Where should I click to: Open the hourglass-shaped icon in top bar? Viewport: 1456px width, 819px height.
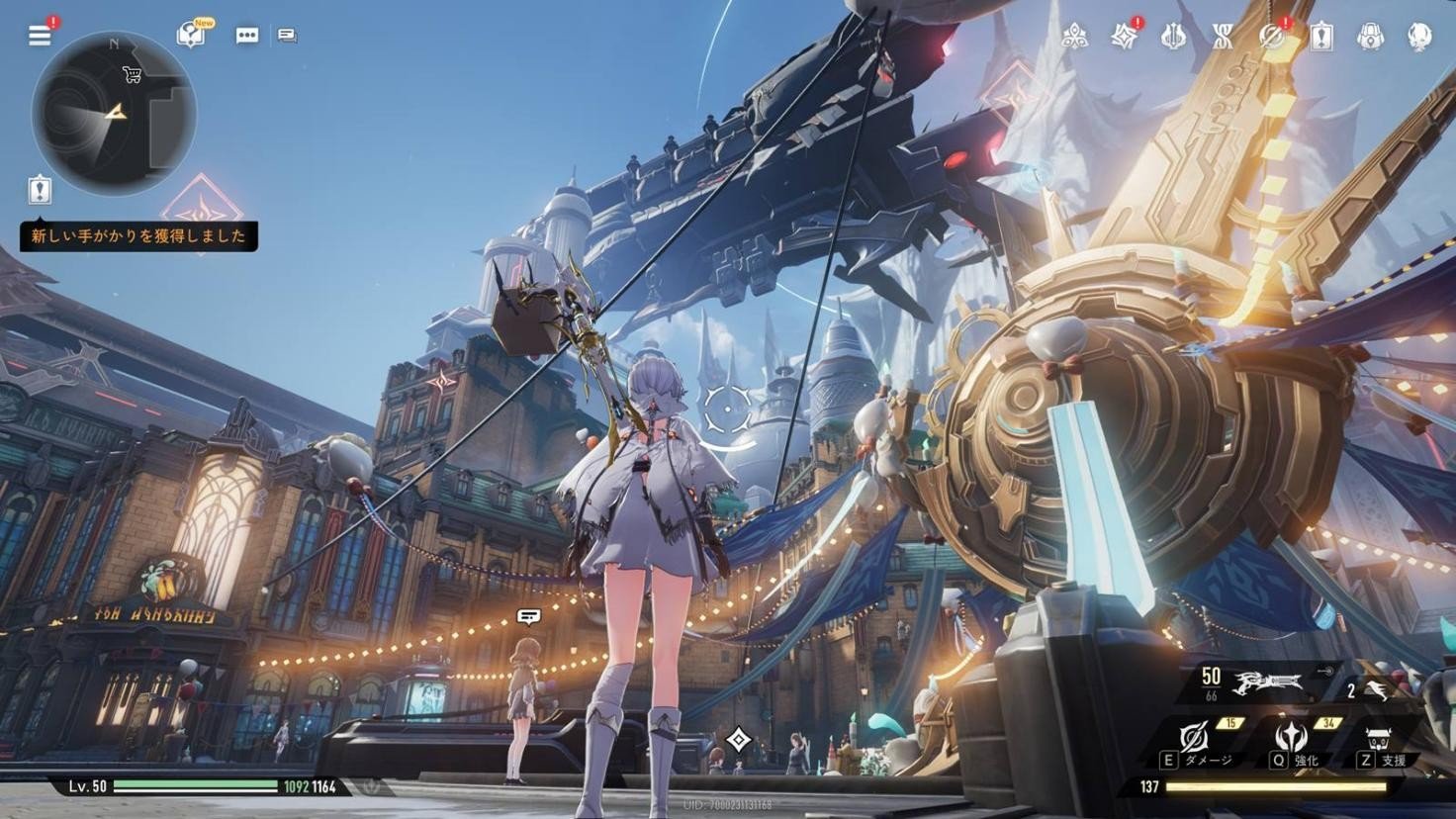[1224, 37]
